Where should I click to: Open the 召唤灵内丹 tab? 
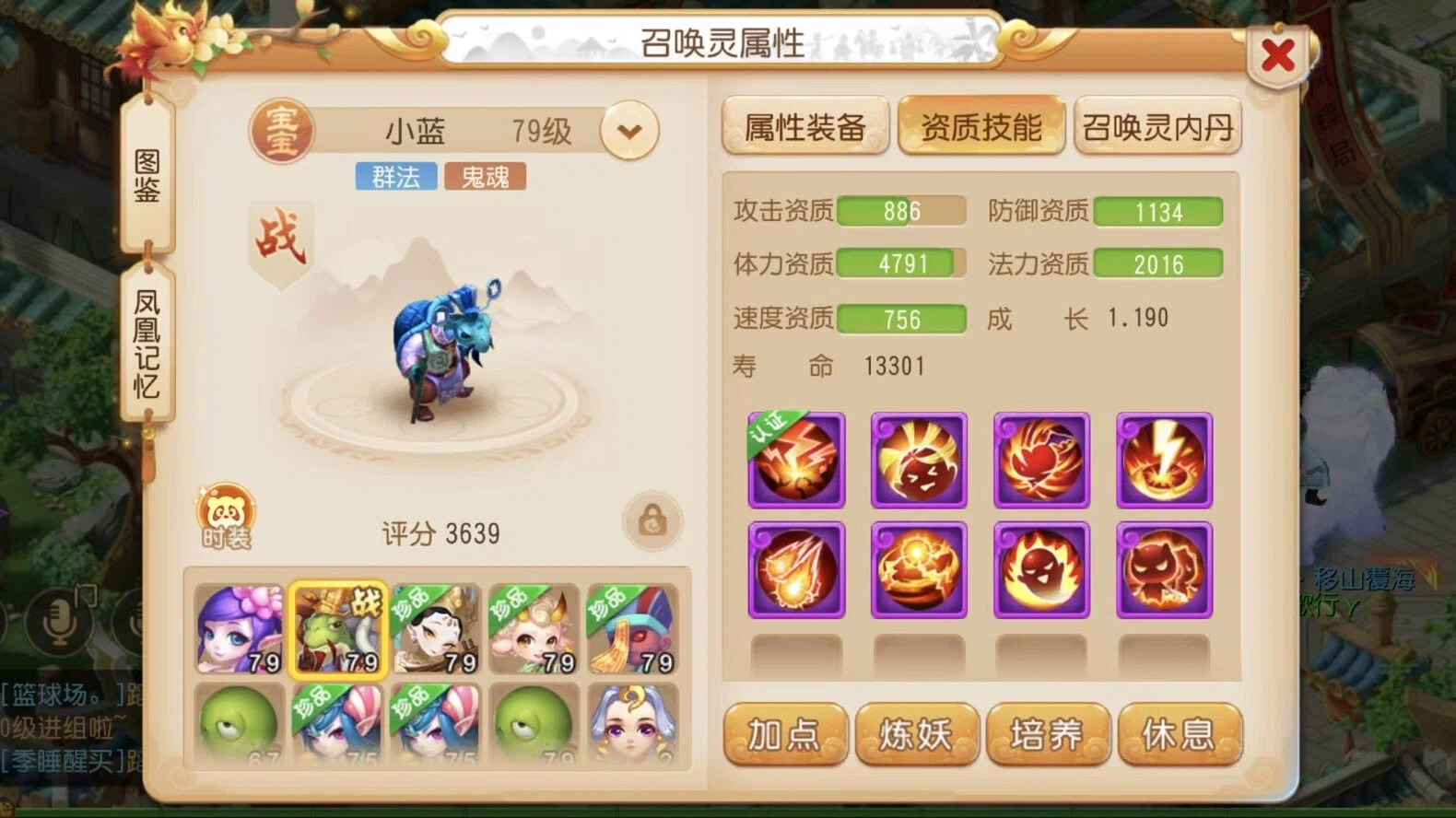tap(1158, 125)
